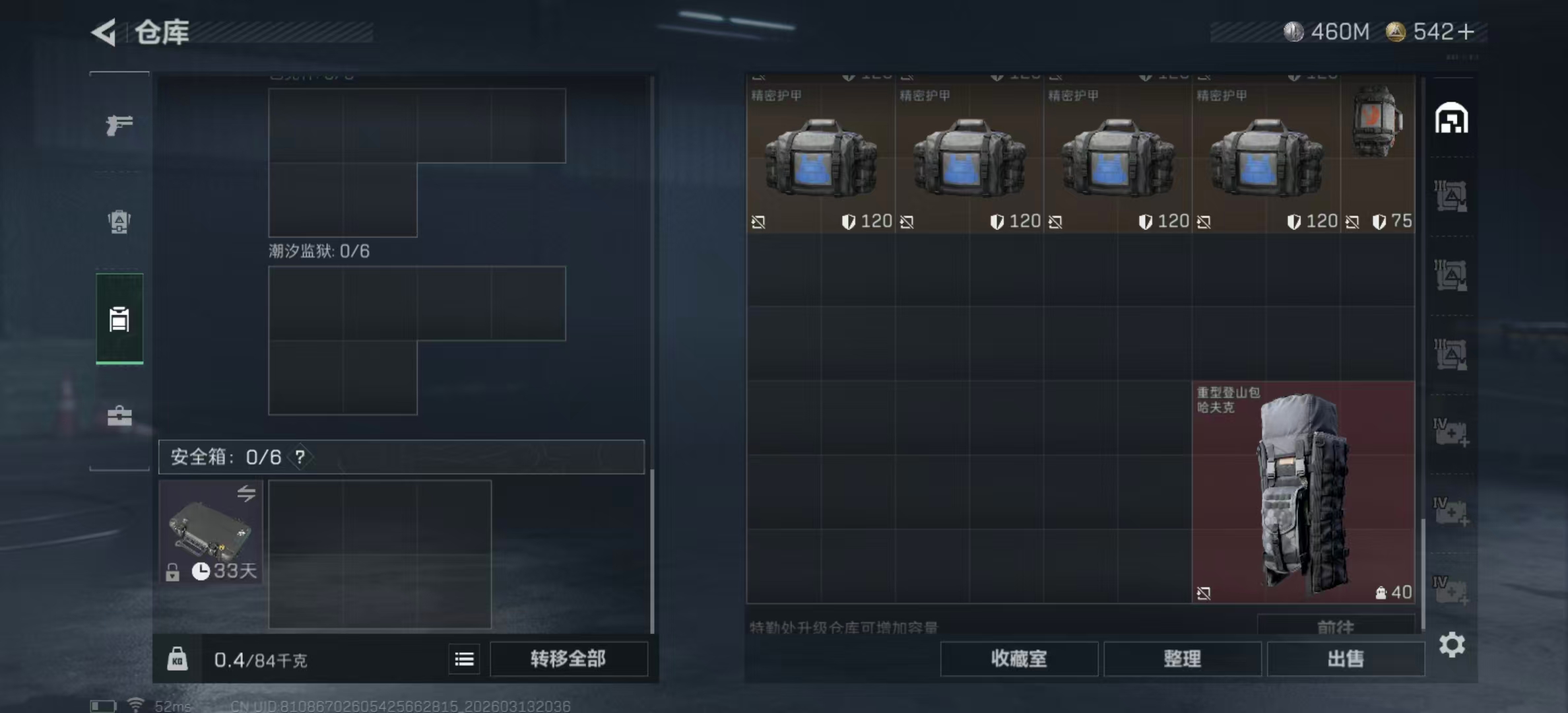Click the lock icon on the 33天 safe box
This screenshot has height=713, width=1568.
pyautogui.click(x=174, y=571)
